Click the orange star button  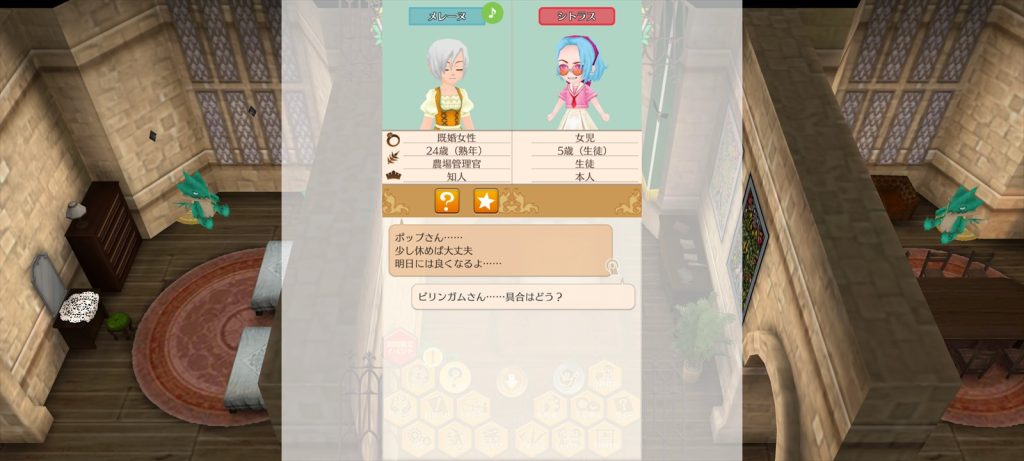tap(485, 201)
